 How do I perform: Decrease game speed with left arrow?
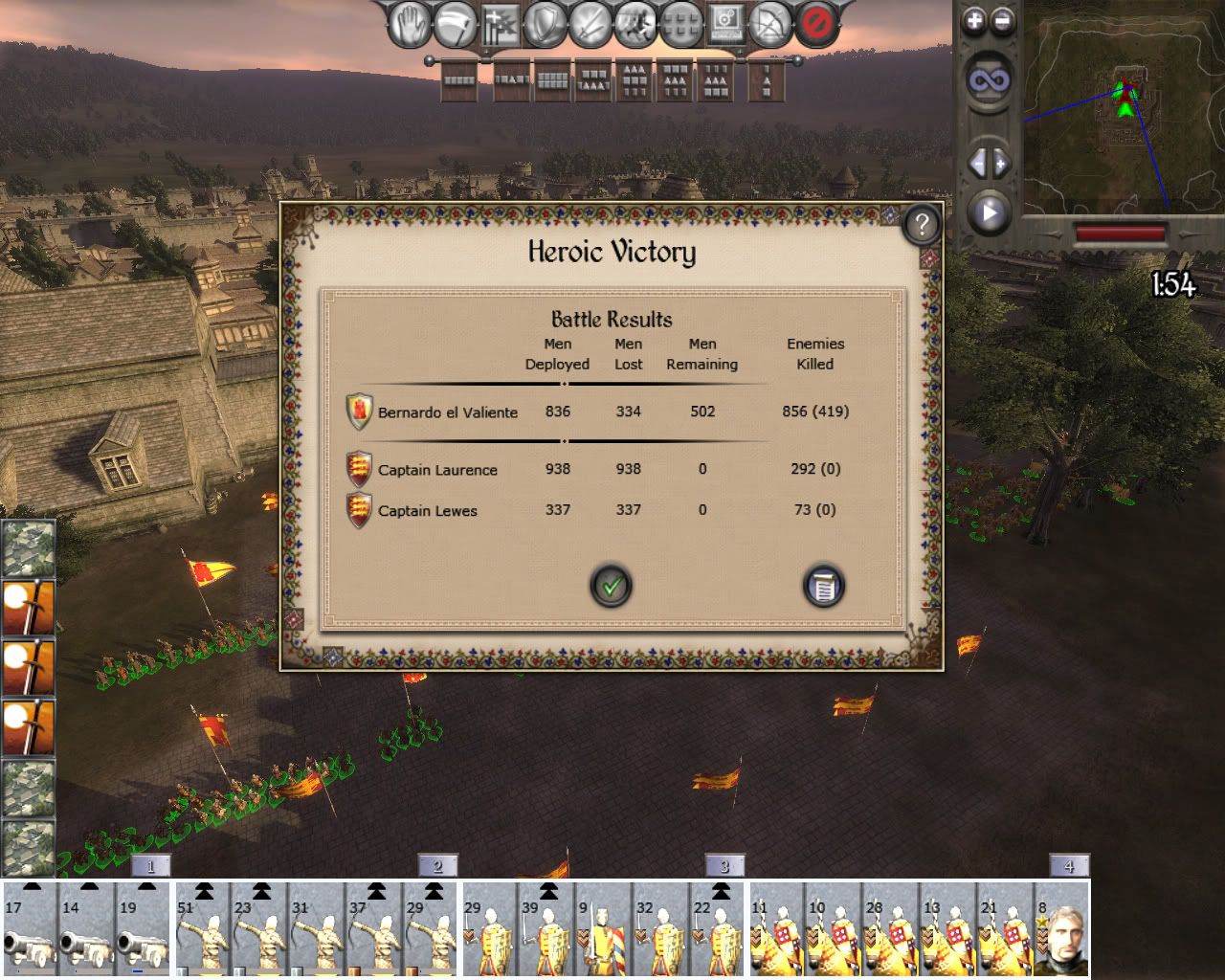(x=977, y=164)
